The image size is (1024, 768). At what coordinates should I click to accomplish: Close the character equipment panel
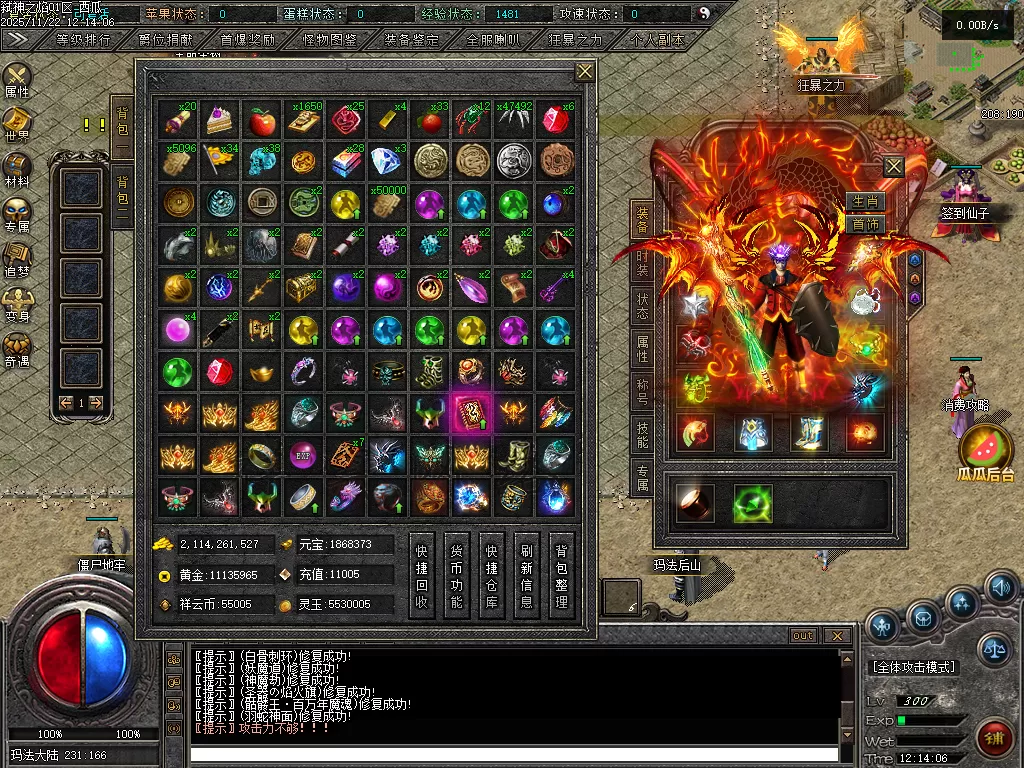click(x=893, y=166)
